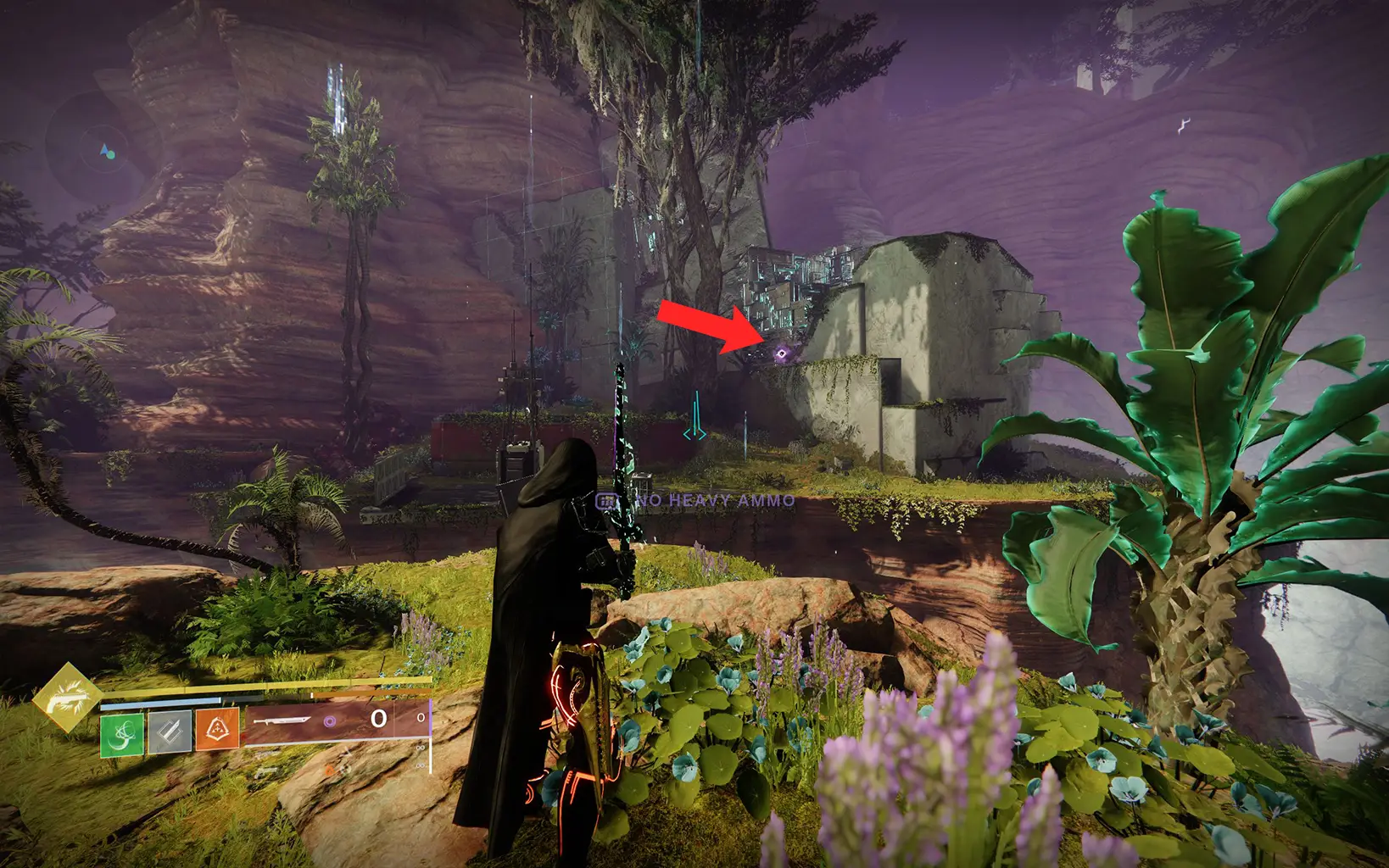Viewport: 1389px width, 868px height.
Task: Activate the Golden Gun super diamond icon
Action: point(67,698)
